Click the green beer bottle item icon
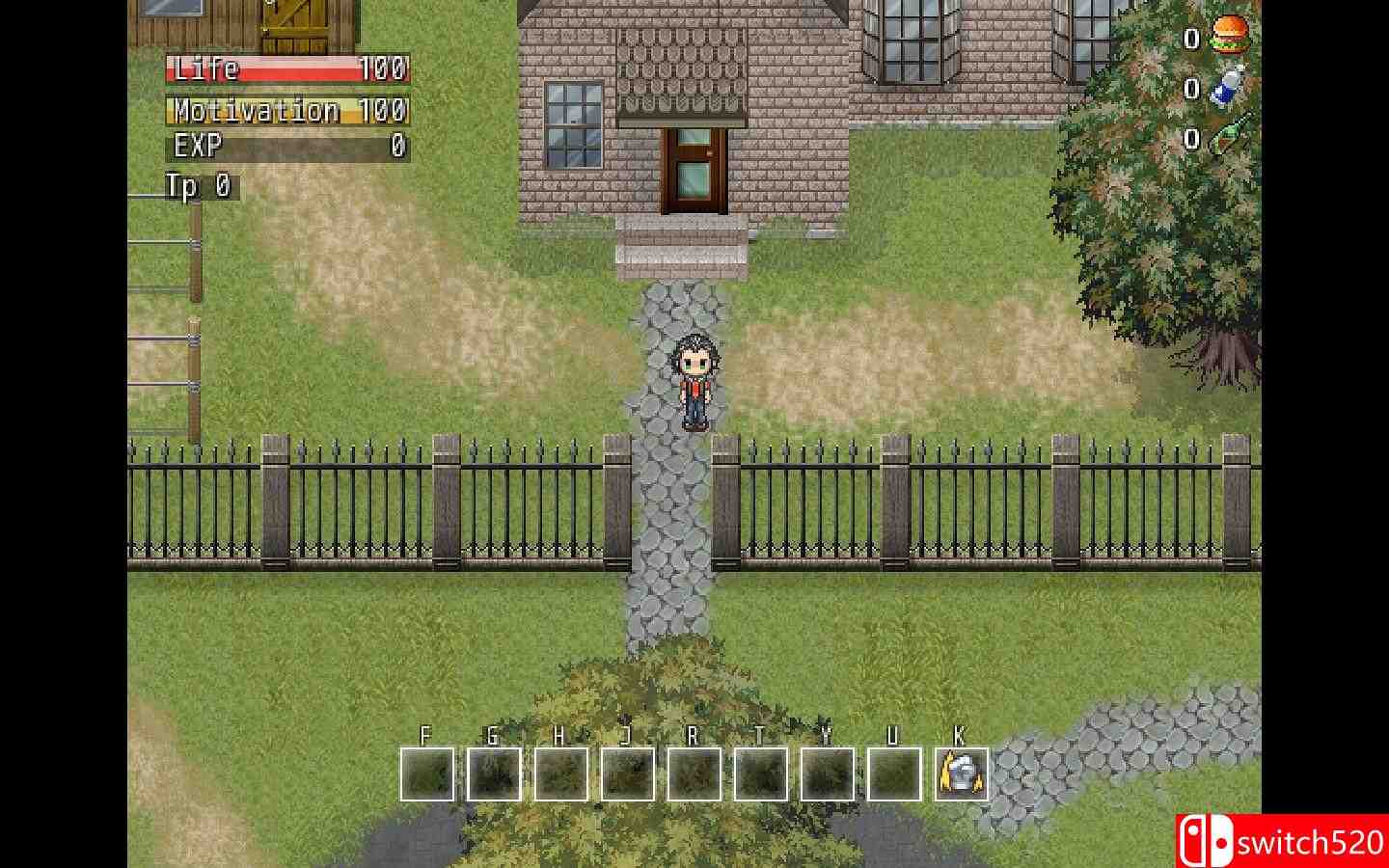The width and height of the screenshot is (1389, 868). tap(1225, 140)
